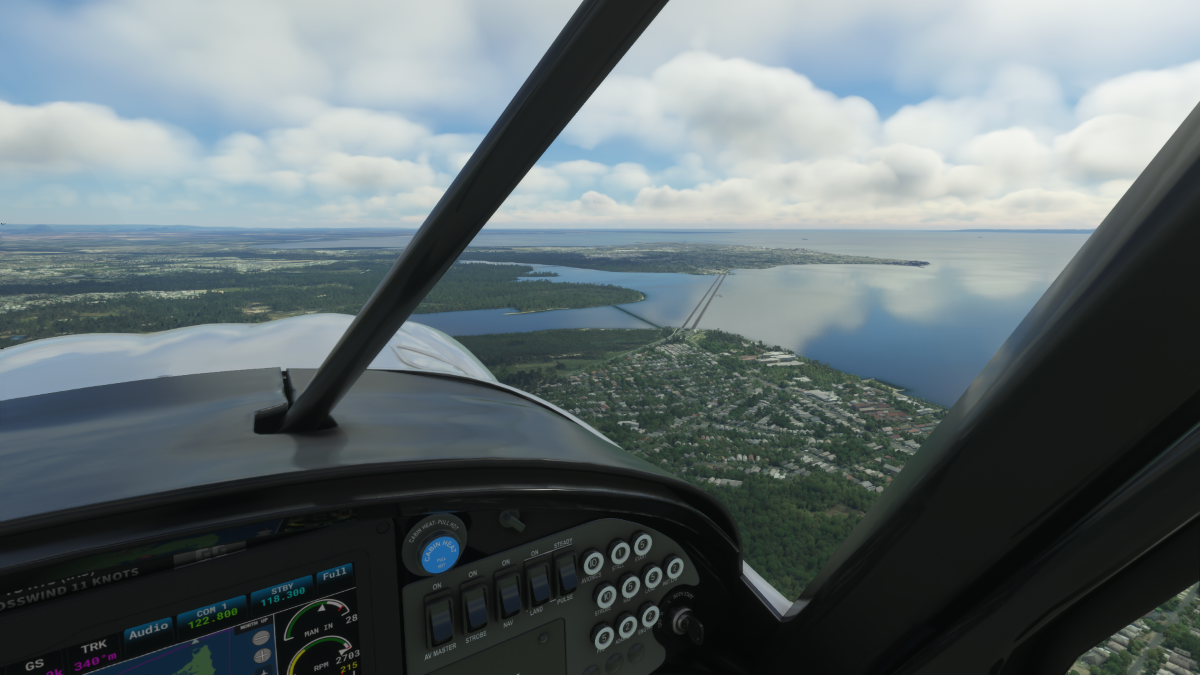Flip the STROBE light switch

(475, 606)
